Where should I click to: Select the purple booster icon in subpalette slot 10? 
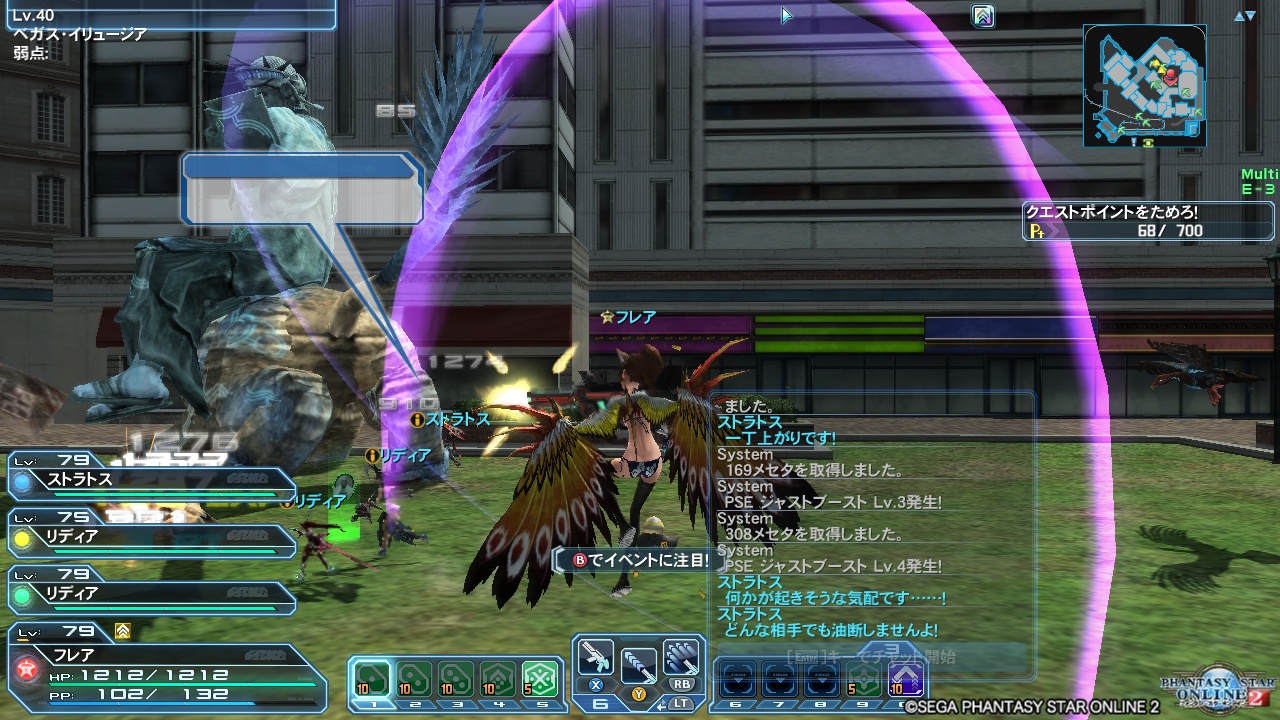[906, 680]
